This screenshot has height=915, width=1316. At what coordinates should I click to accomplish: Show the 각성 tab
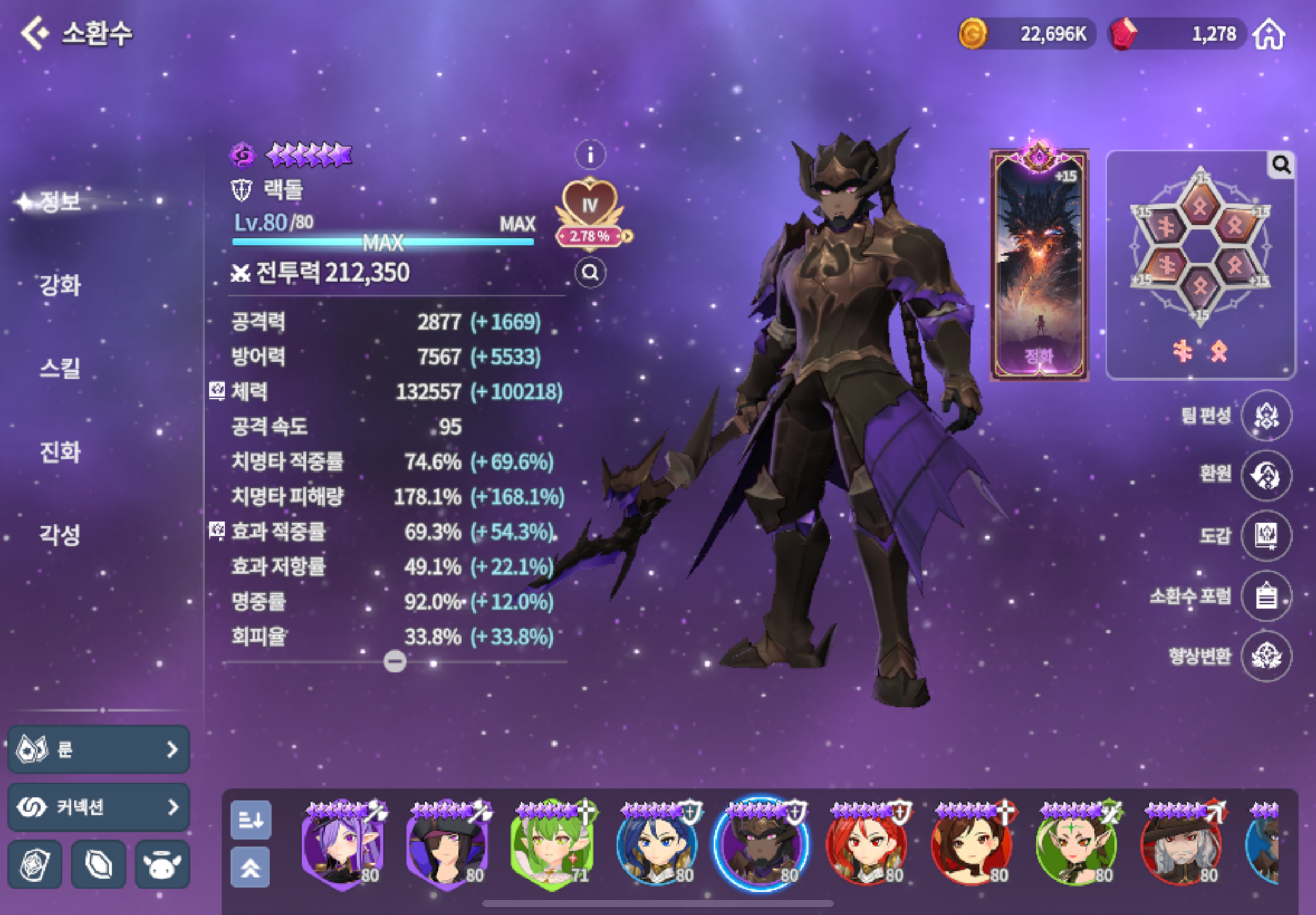60,535
